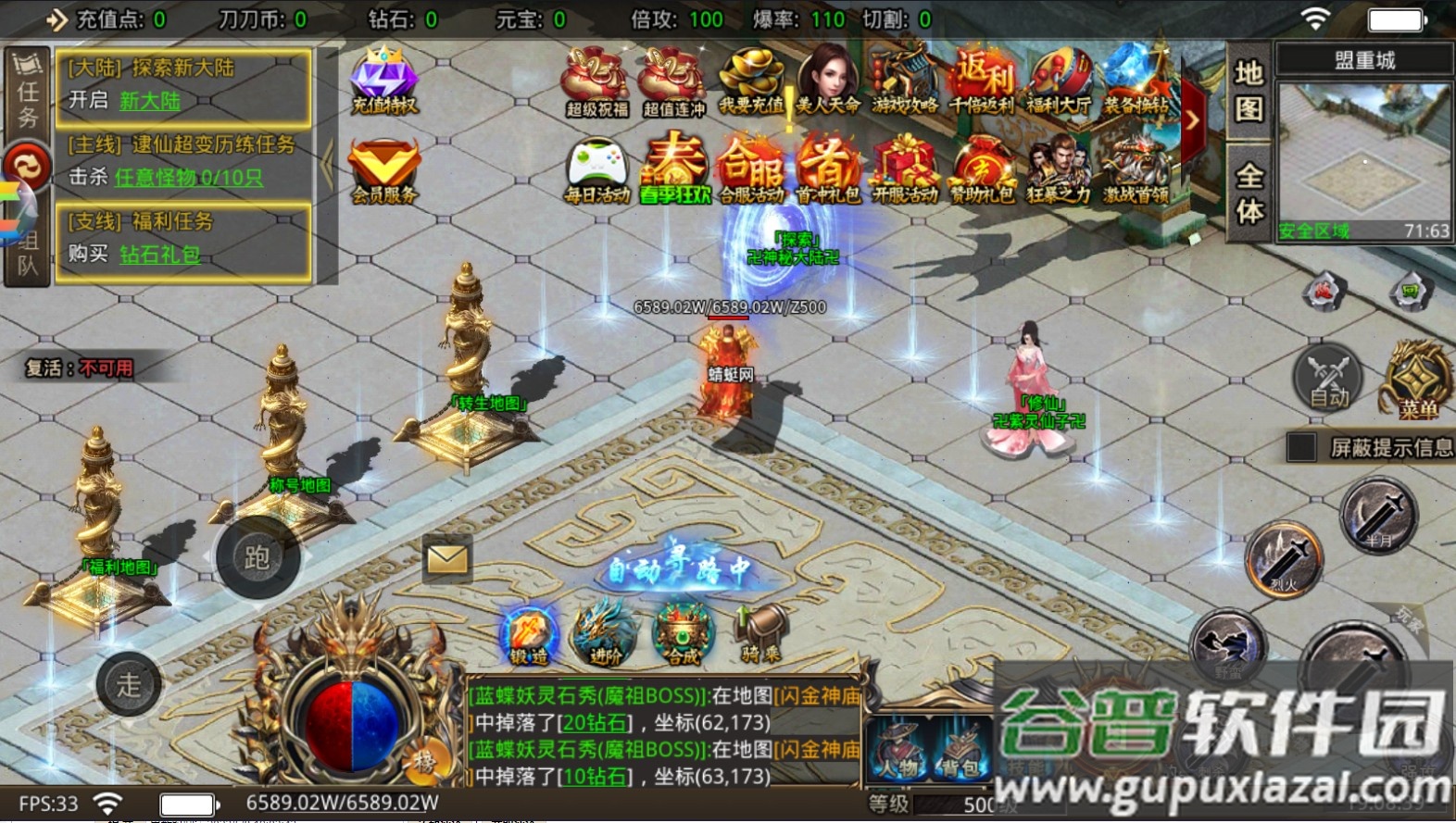Open the 合成 synthesis icon
1456x823 pixels.
(x=684, y=634)
